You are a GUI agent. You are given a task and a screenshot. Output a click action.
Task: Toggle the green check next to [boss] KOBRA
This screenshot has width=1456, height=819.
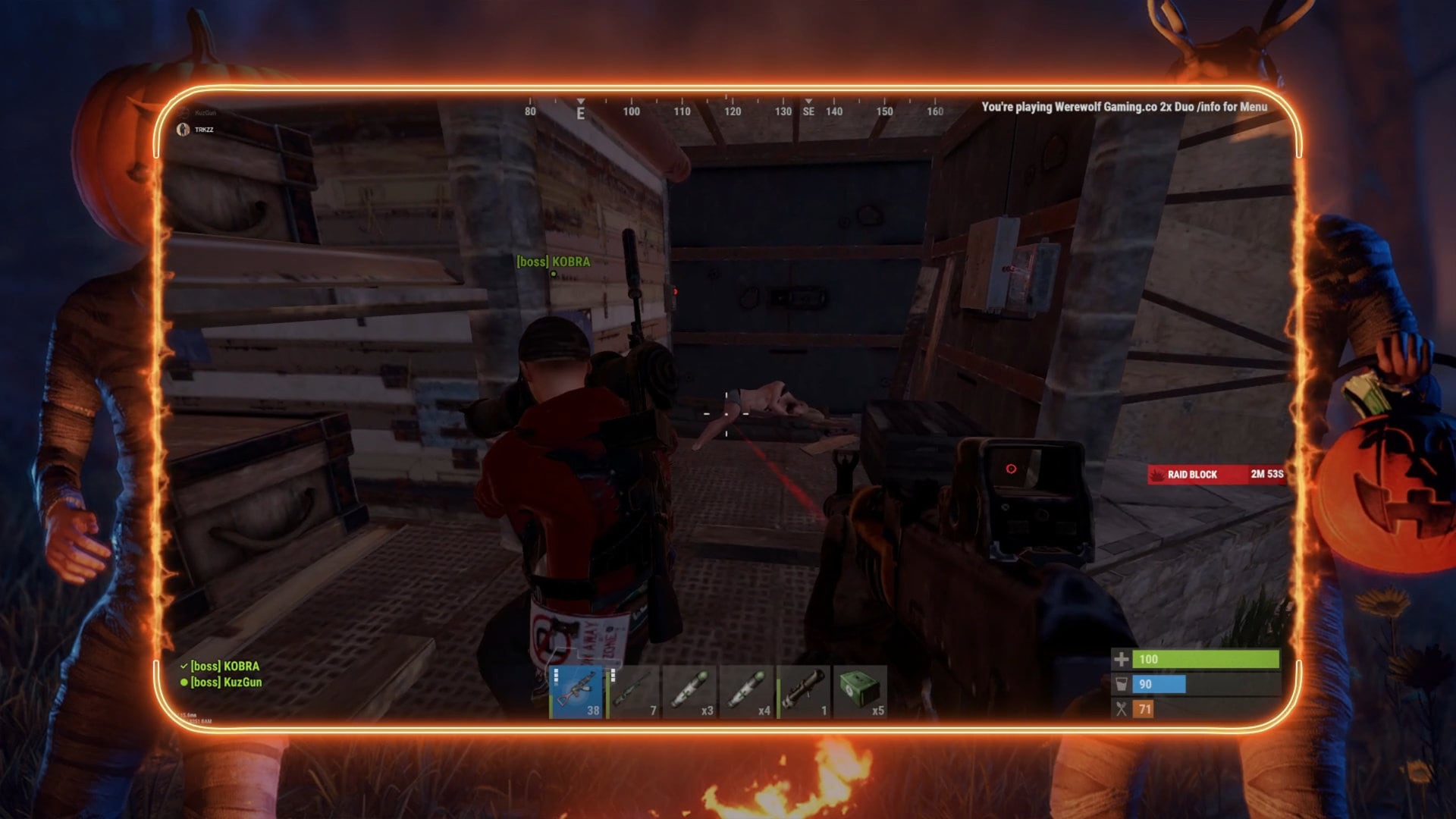click(x=183, y=667)
